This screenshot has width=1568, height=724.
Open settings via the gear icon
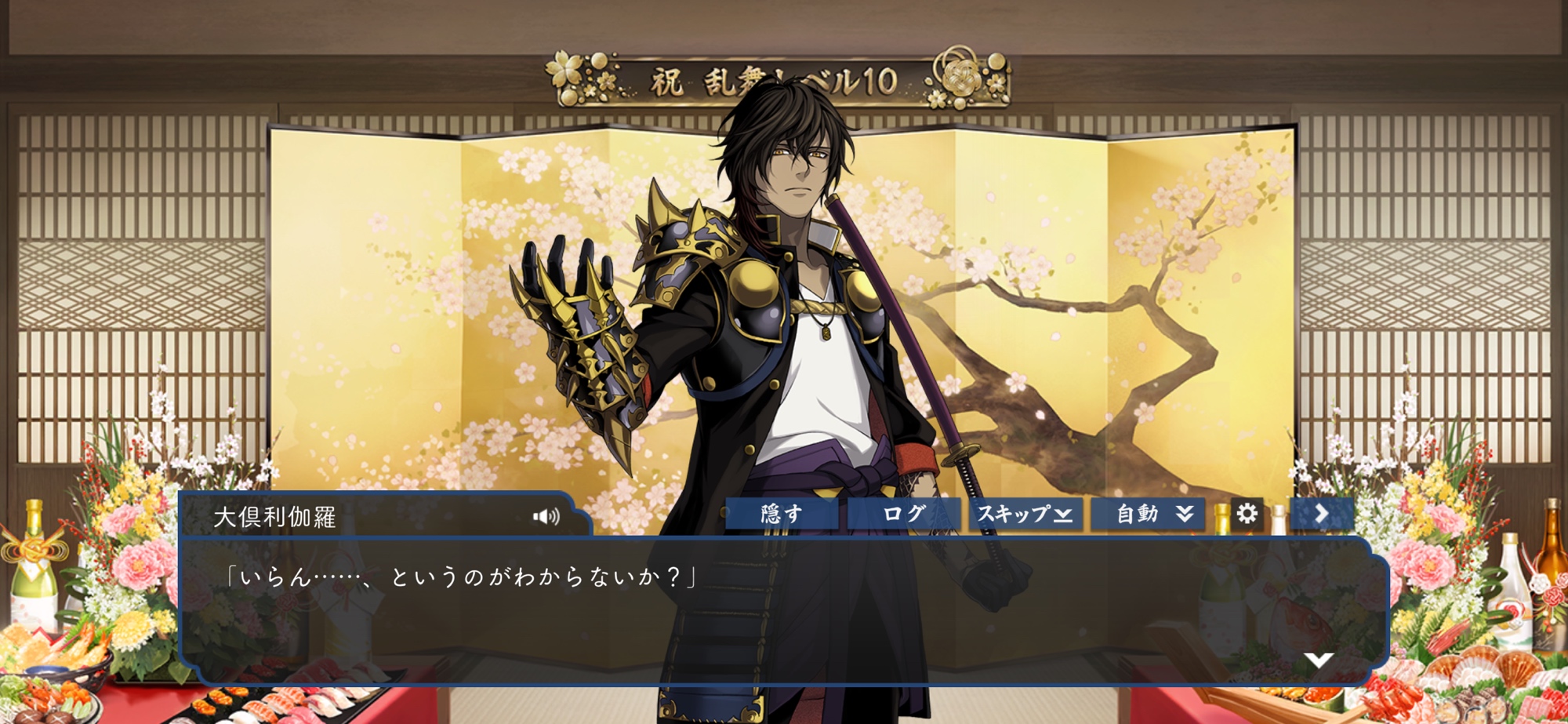(x=1247, y=514)
